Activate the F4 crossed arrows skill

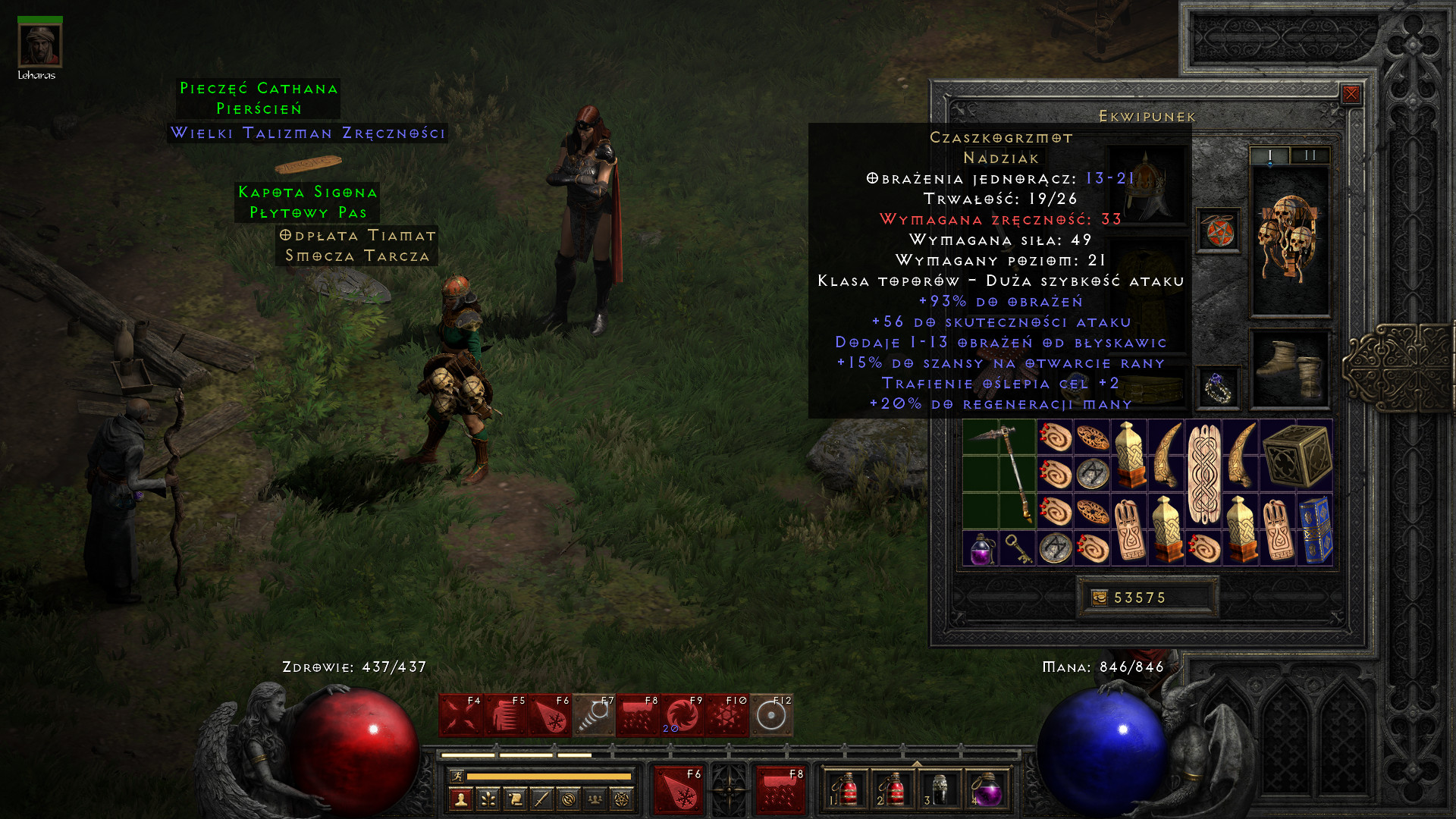pos(460,715)
